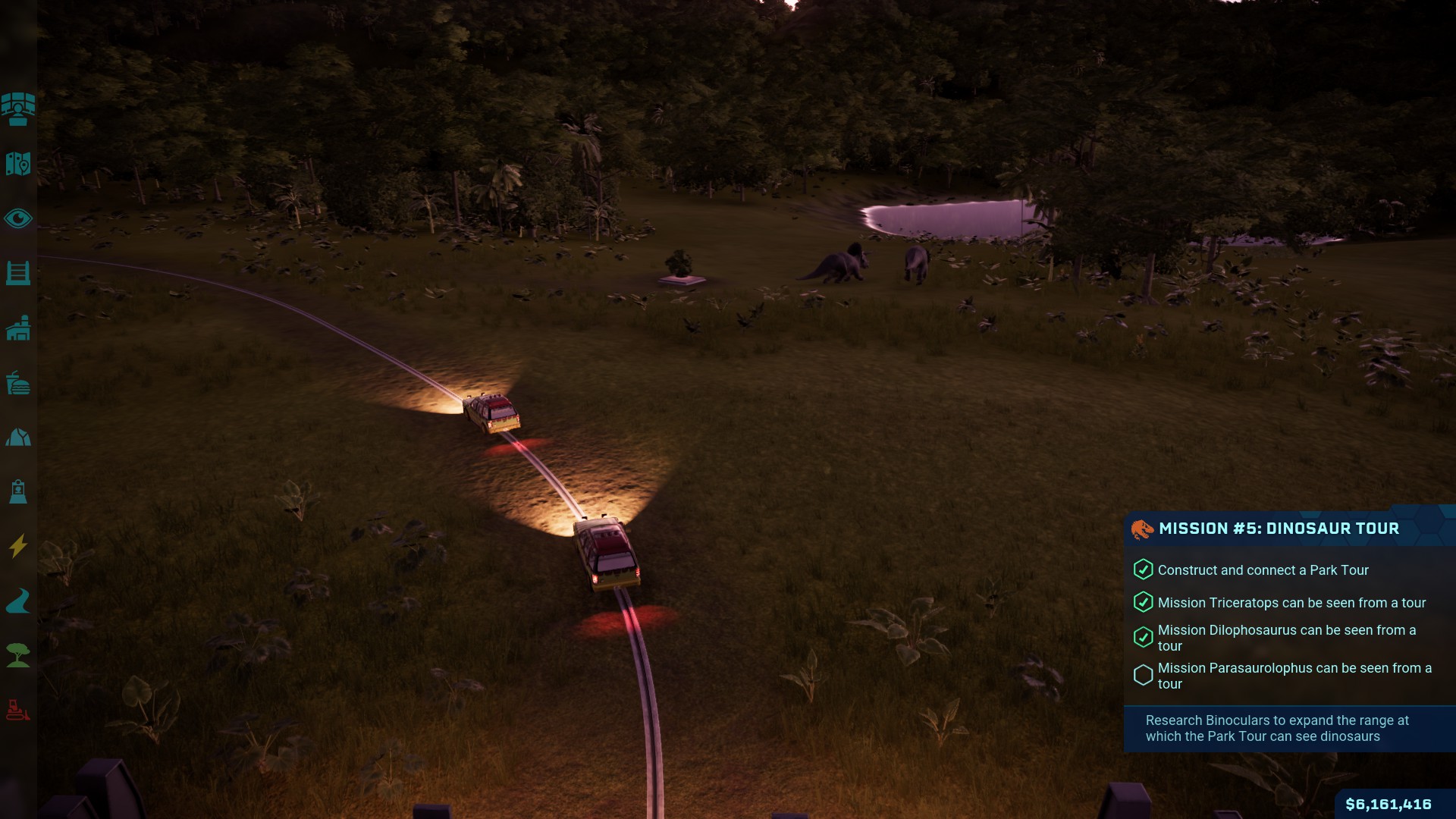
Task: Click the Mission #5: Dinosaur Tour header
Action: pos(1279,529)
